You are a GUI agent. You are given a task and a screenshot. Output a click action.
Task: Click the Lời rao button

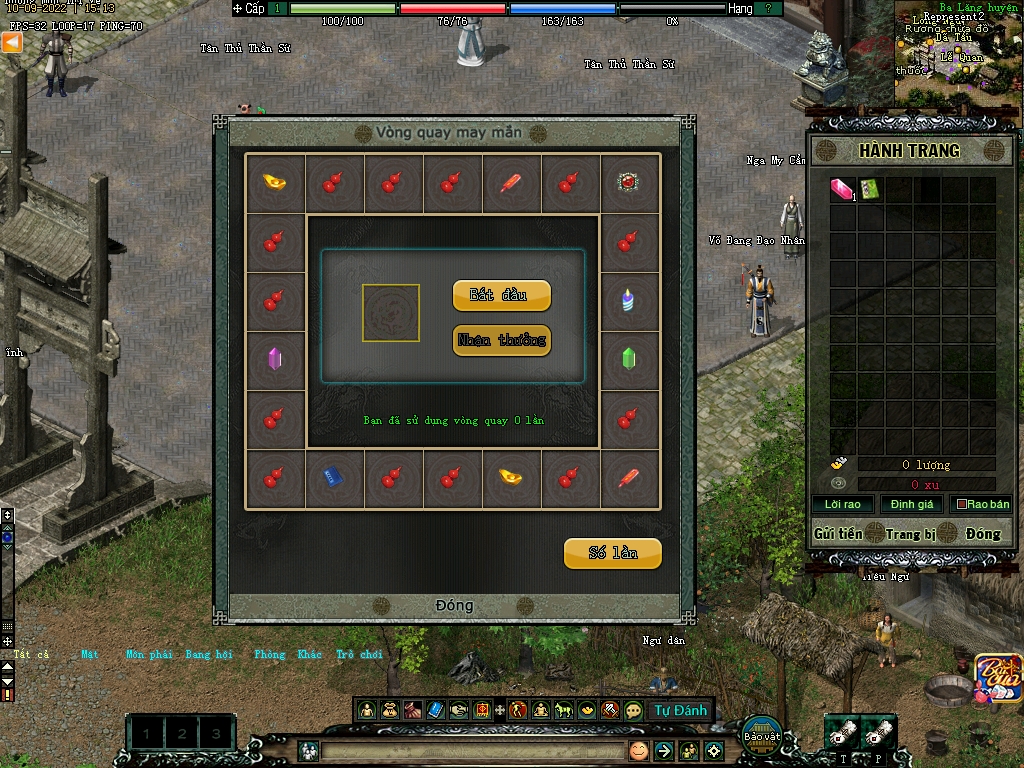pos(842,504)
